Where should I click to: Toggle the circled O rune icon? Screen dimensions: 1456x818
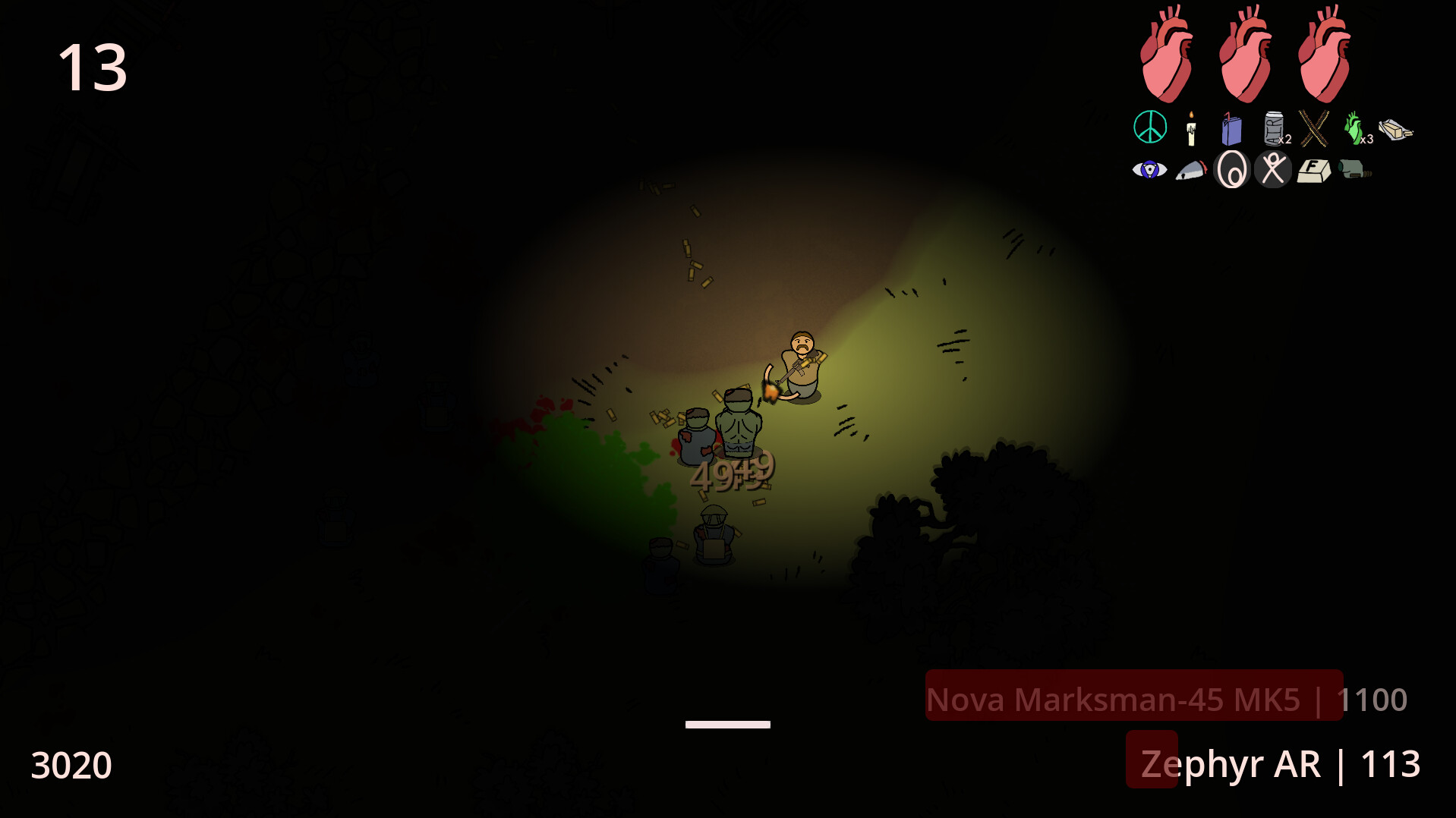(x=1231, y=169)
